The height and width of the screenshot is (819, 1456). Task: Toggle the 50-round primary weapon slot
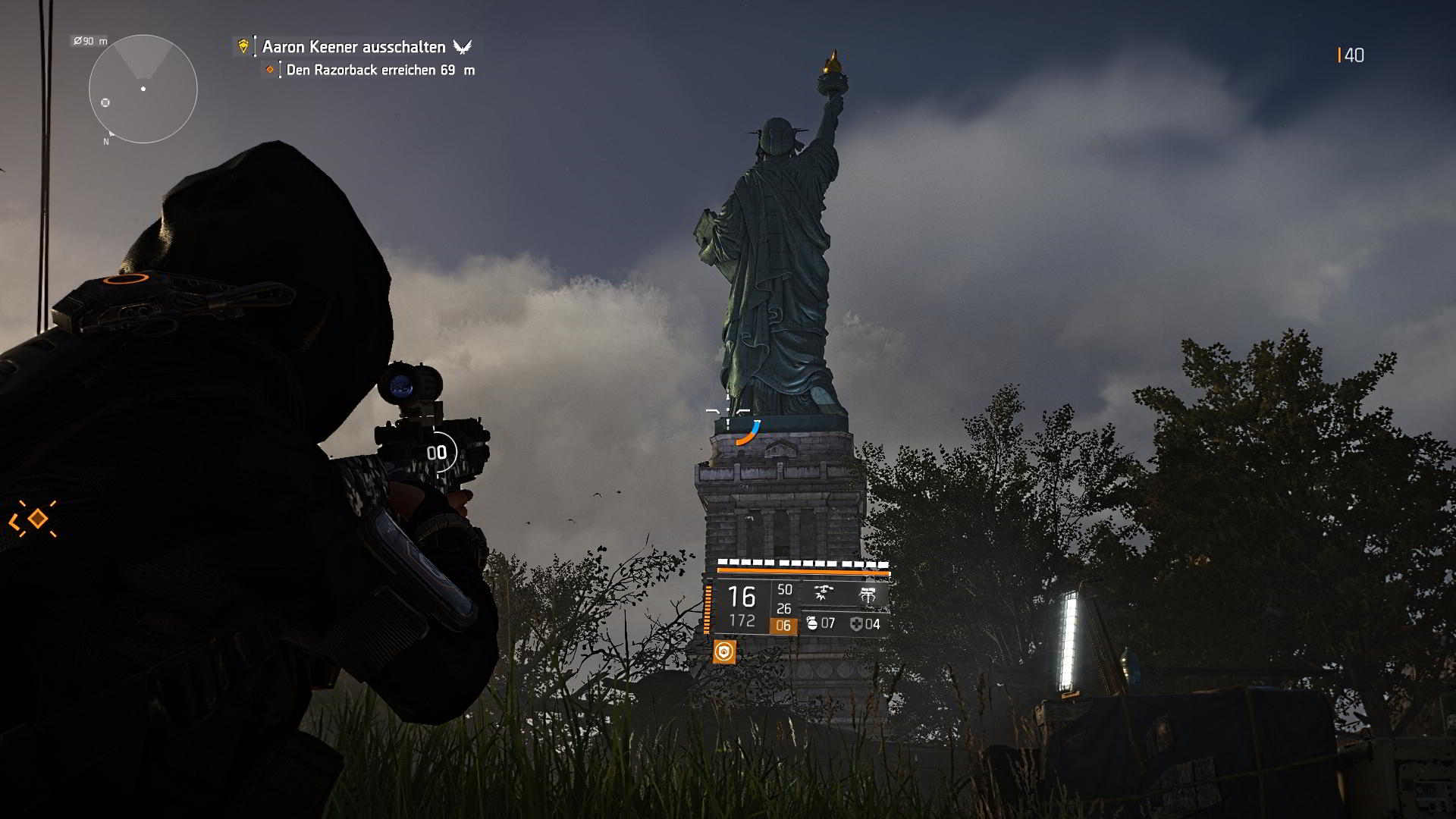[784, 590]
